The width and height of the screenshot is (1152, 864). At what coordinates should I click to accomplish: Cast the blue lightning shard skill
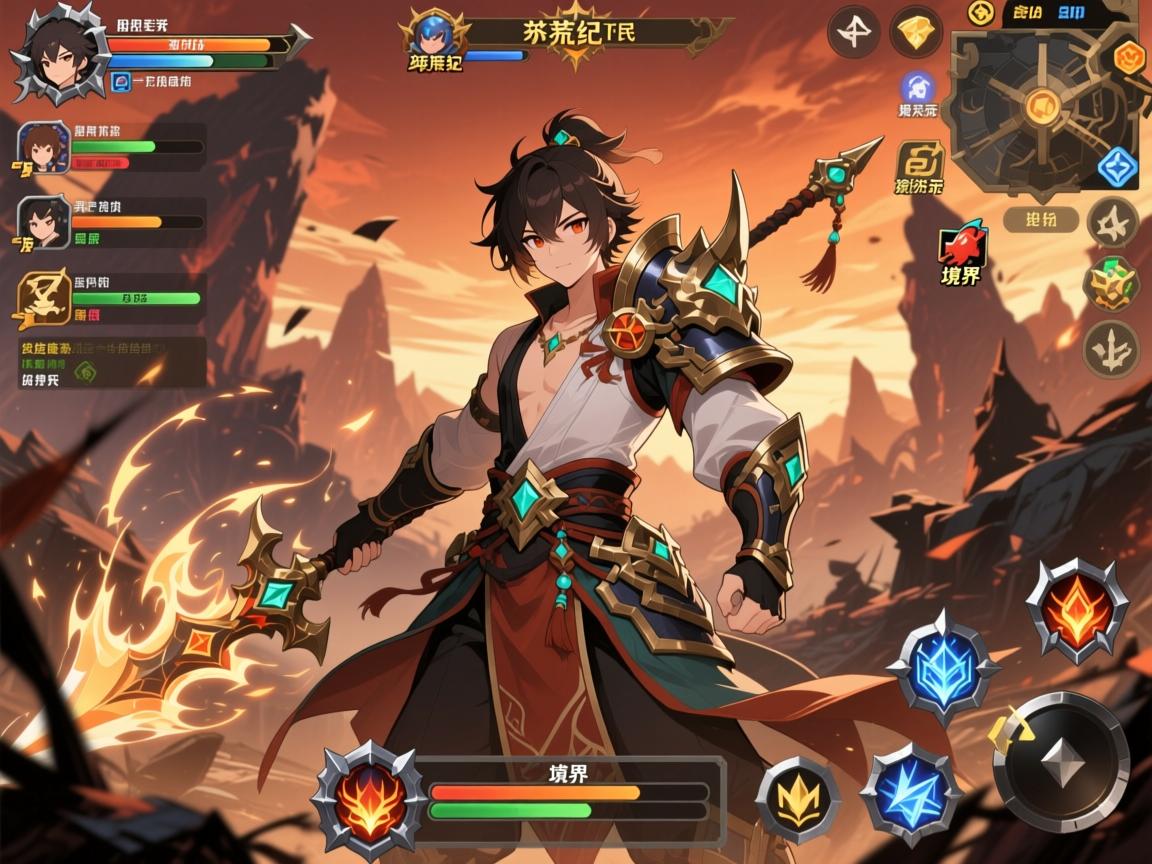click(910, 793)
